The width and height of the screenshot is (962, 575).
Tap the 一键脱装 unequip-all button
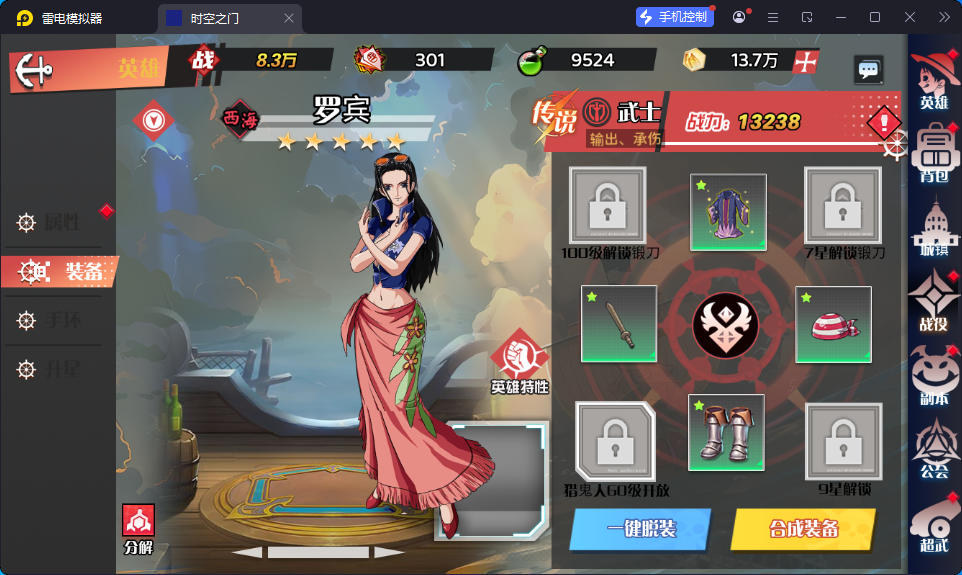pyautogui.click(x=640, y=529)
